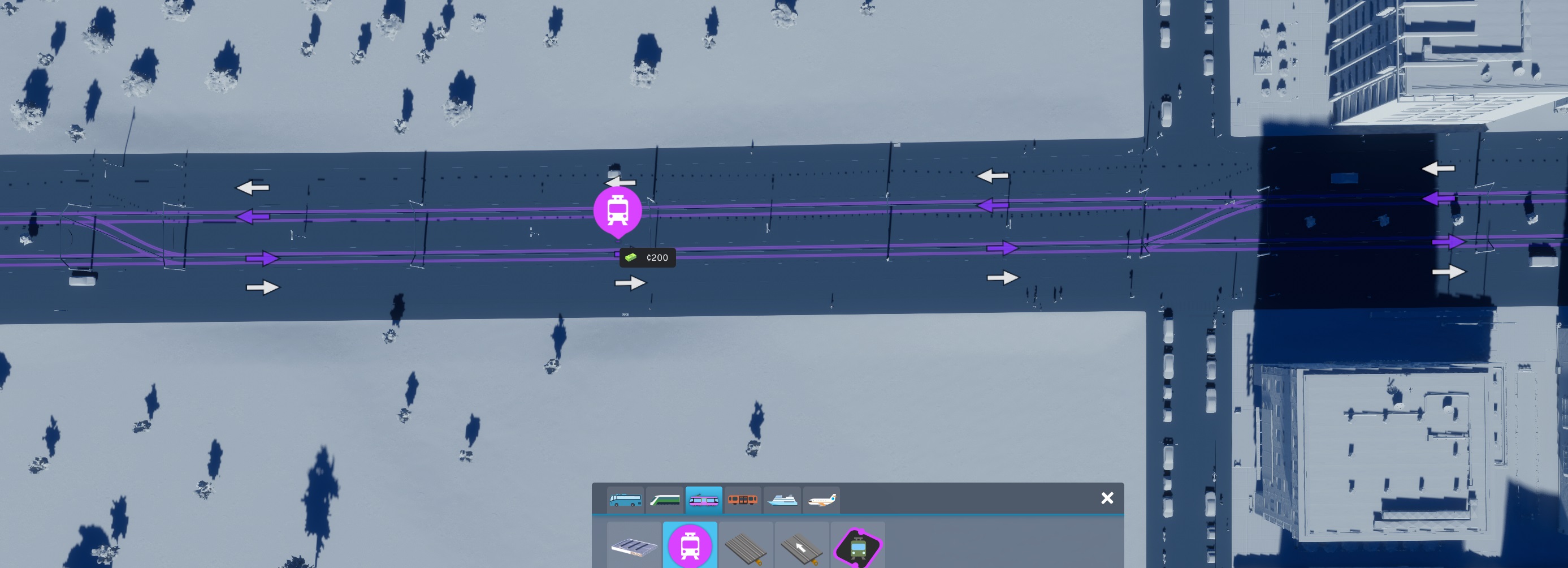Click the green money icon in the tooltip

pos(631,257)
